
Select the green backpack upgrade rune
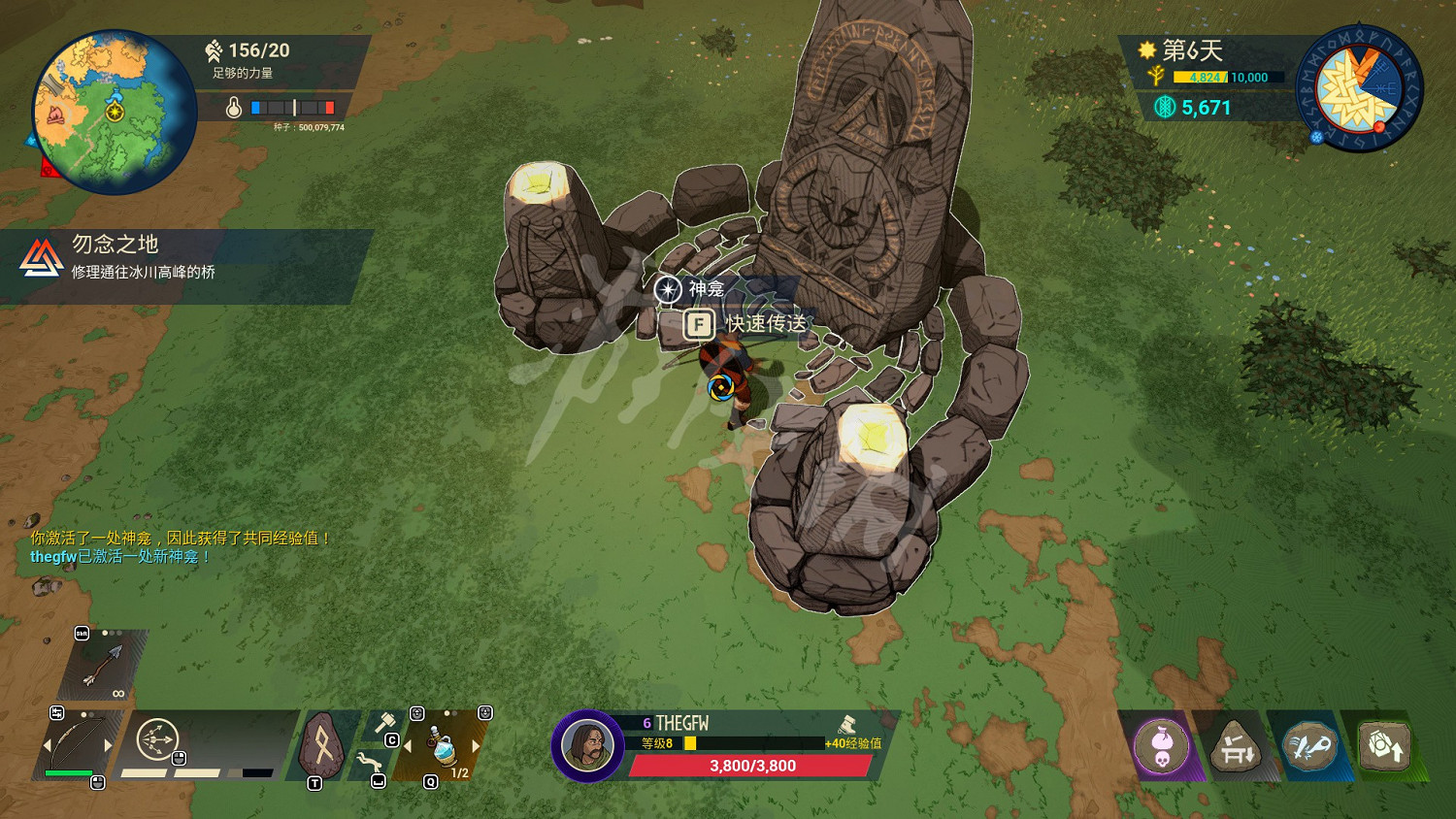tap(1383, 747)
